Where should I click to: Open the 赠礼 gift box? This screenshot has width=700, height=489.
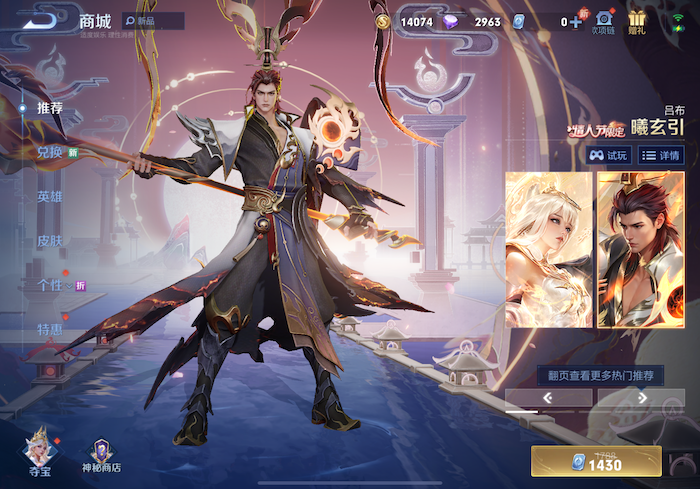[637, 21]
